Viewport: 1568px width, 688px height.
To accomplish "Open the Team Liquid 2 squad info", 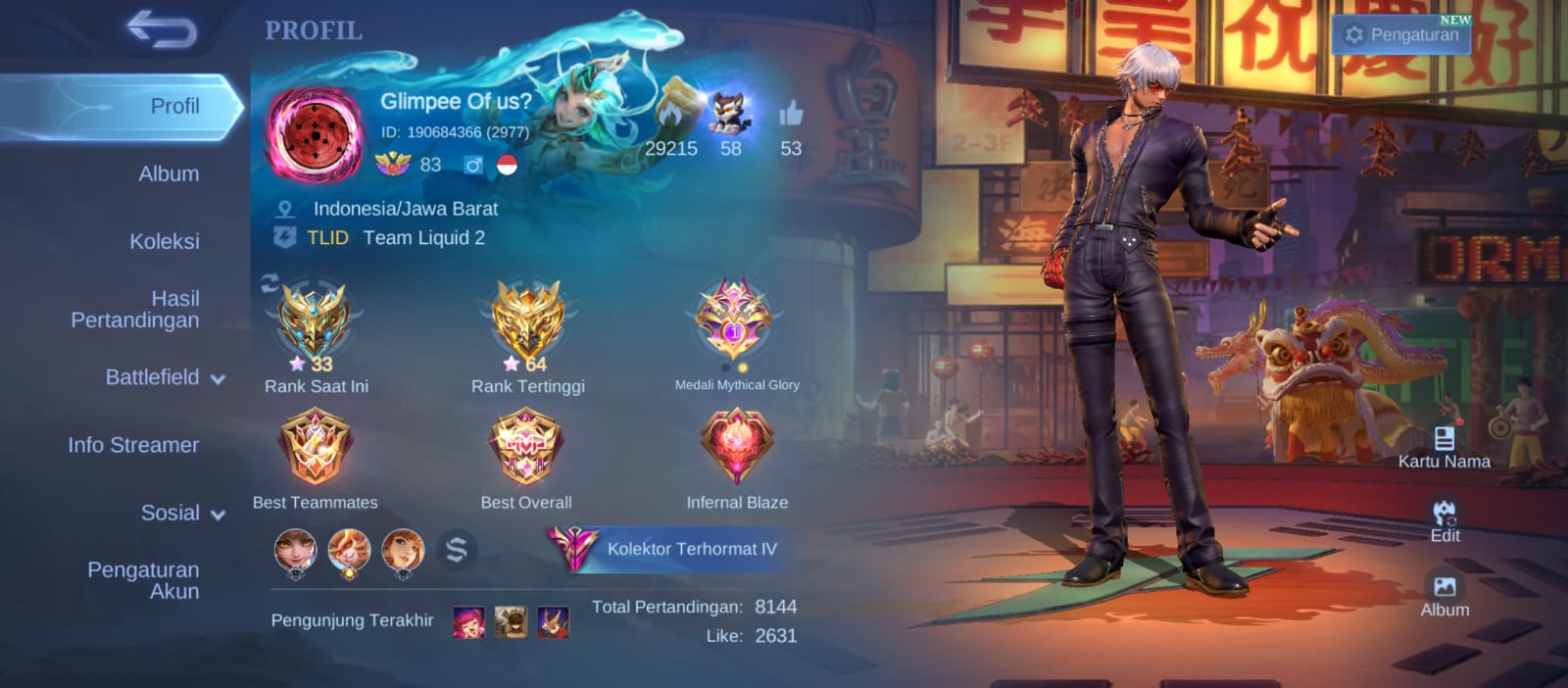I will tap(423, 238).
